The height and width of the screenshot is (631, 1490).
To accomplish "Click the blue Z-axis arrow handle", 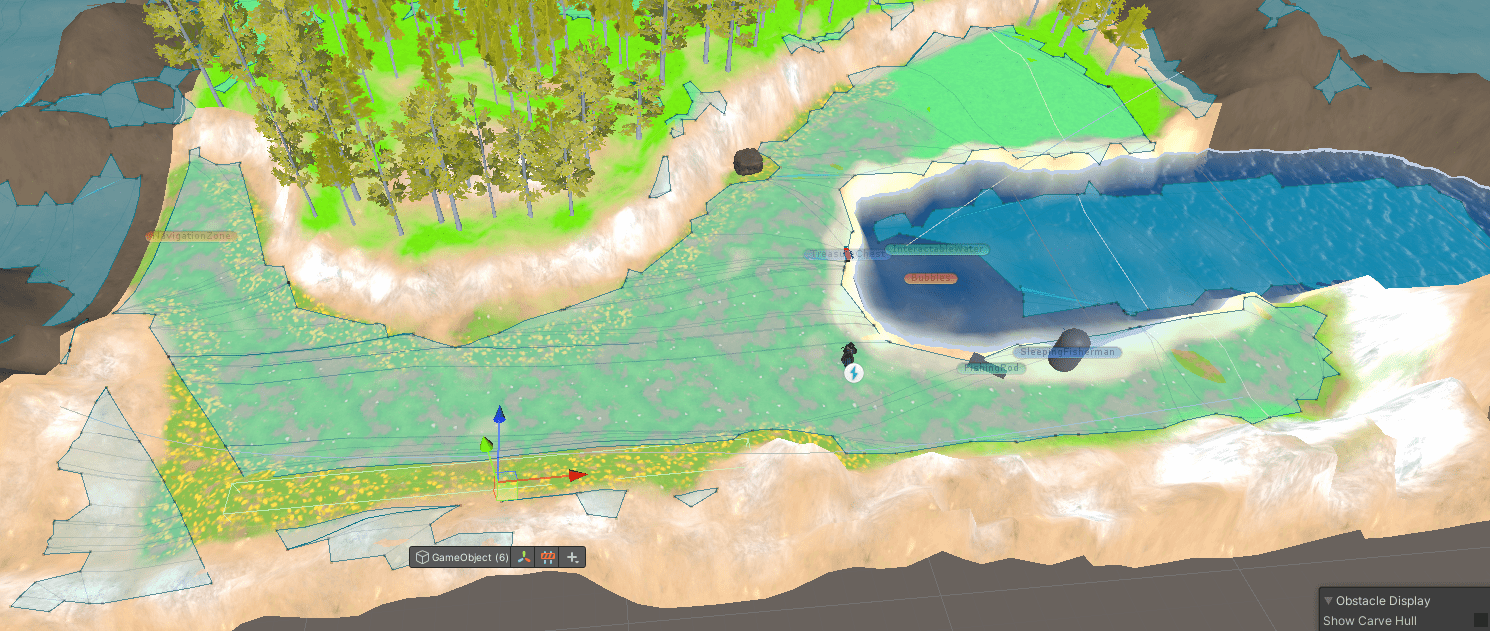I will [500, 415].
